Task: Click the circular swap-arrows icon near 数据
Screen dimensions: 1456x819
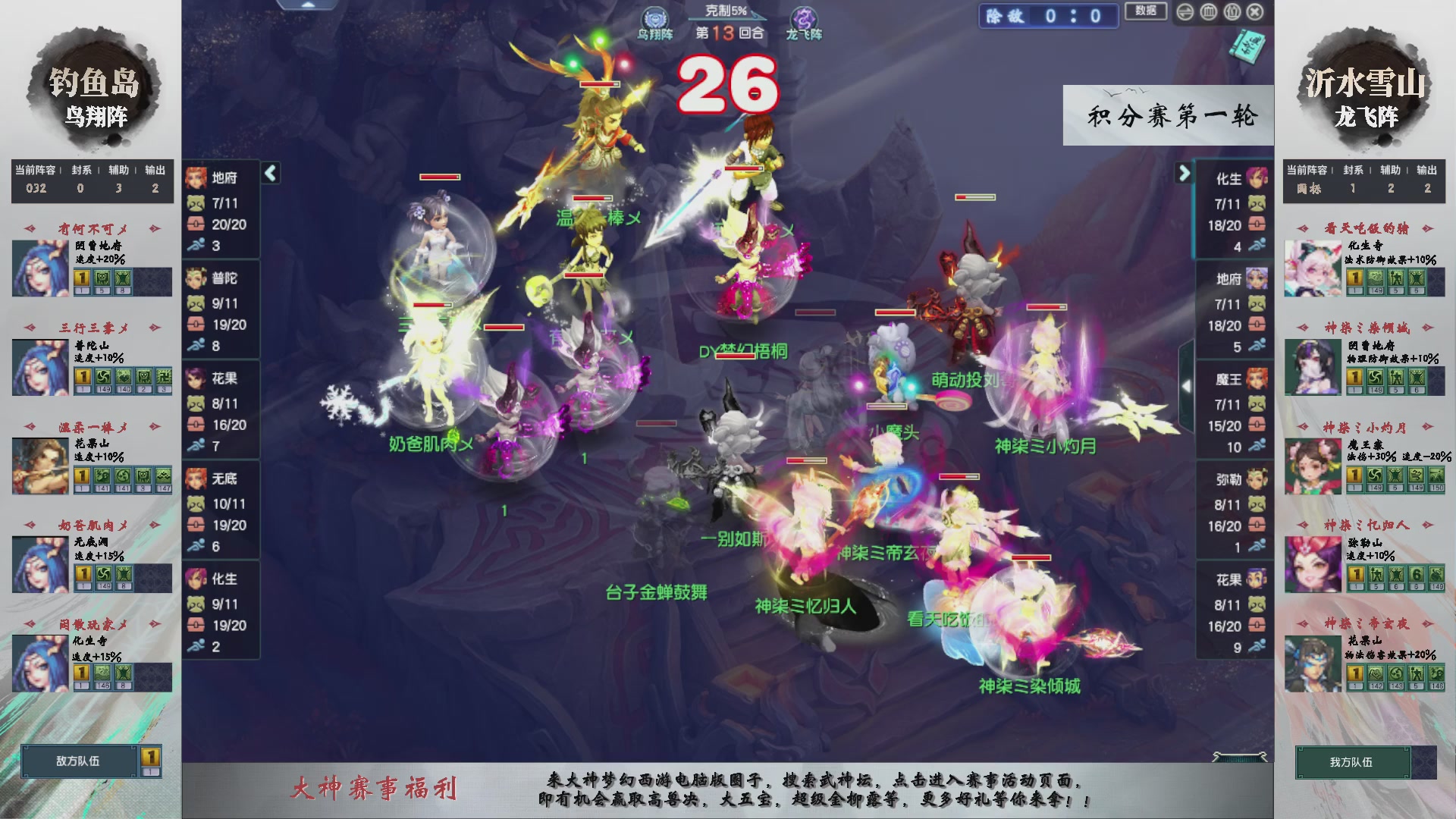Action: click(1185, 11)
